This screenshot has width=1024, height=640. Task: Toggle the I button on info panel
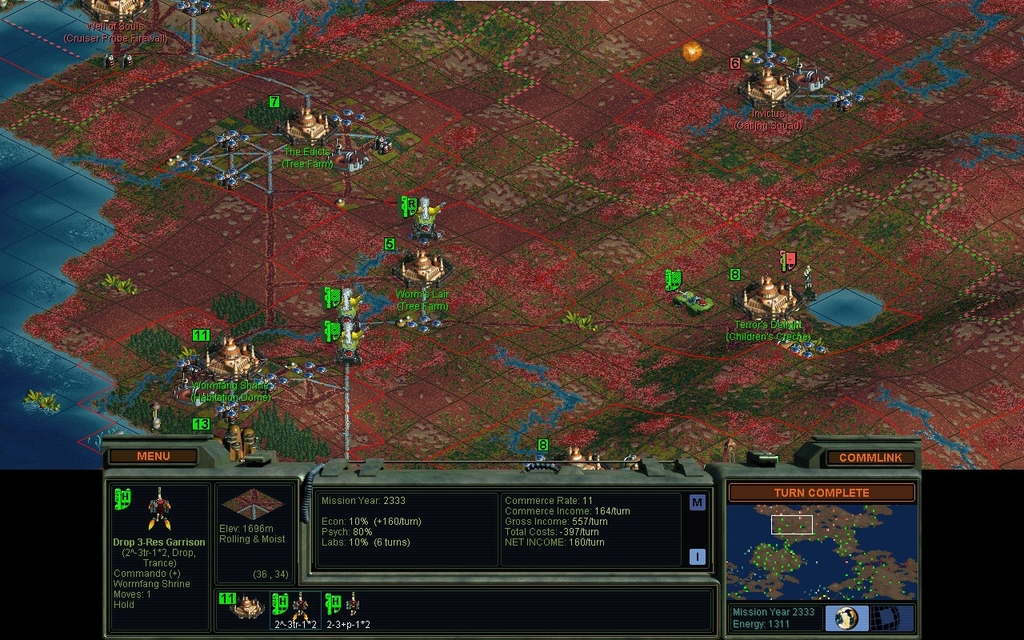[697, 557]
